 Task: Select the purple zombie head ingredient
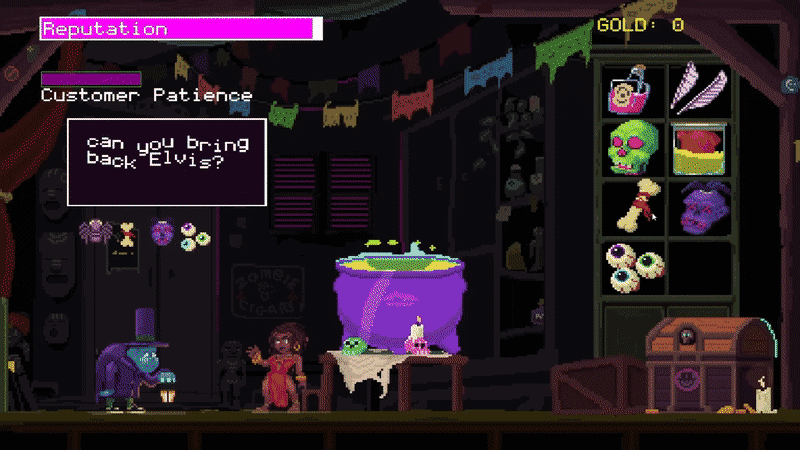[697, 209]
